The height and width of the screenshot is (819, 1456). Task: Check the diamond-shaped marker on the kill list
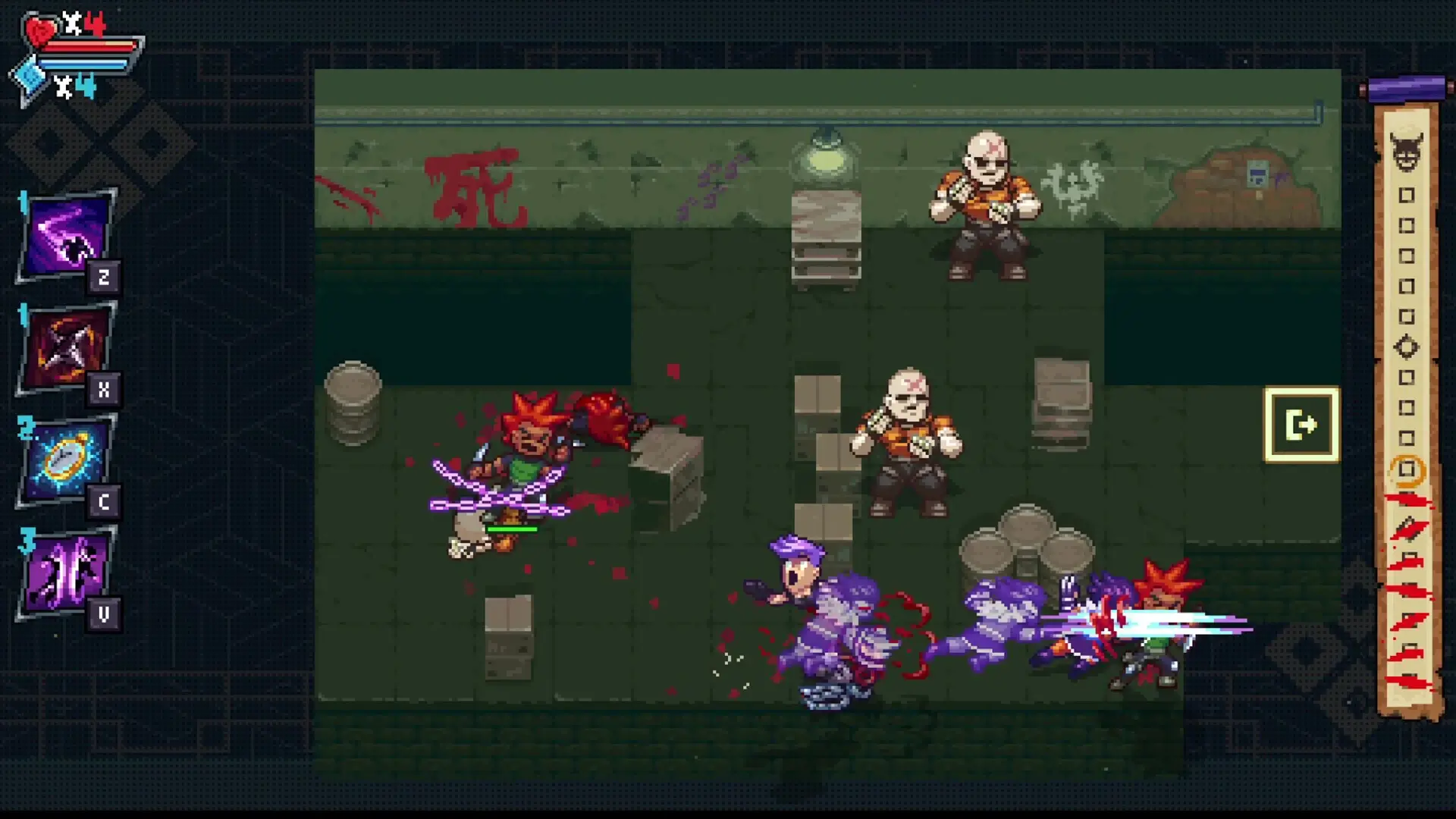coord(1407,345)
